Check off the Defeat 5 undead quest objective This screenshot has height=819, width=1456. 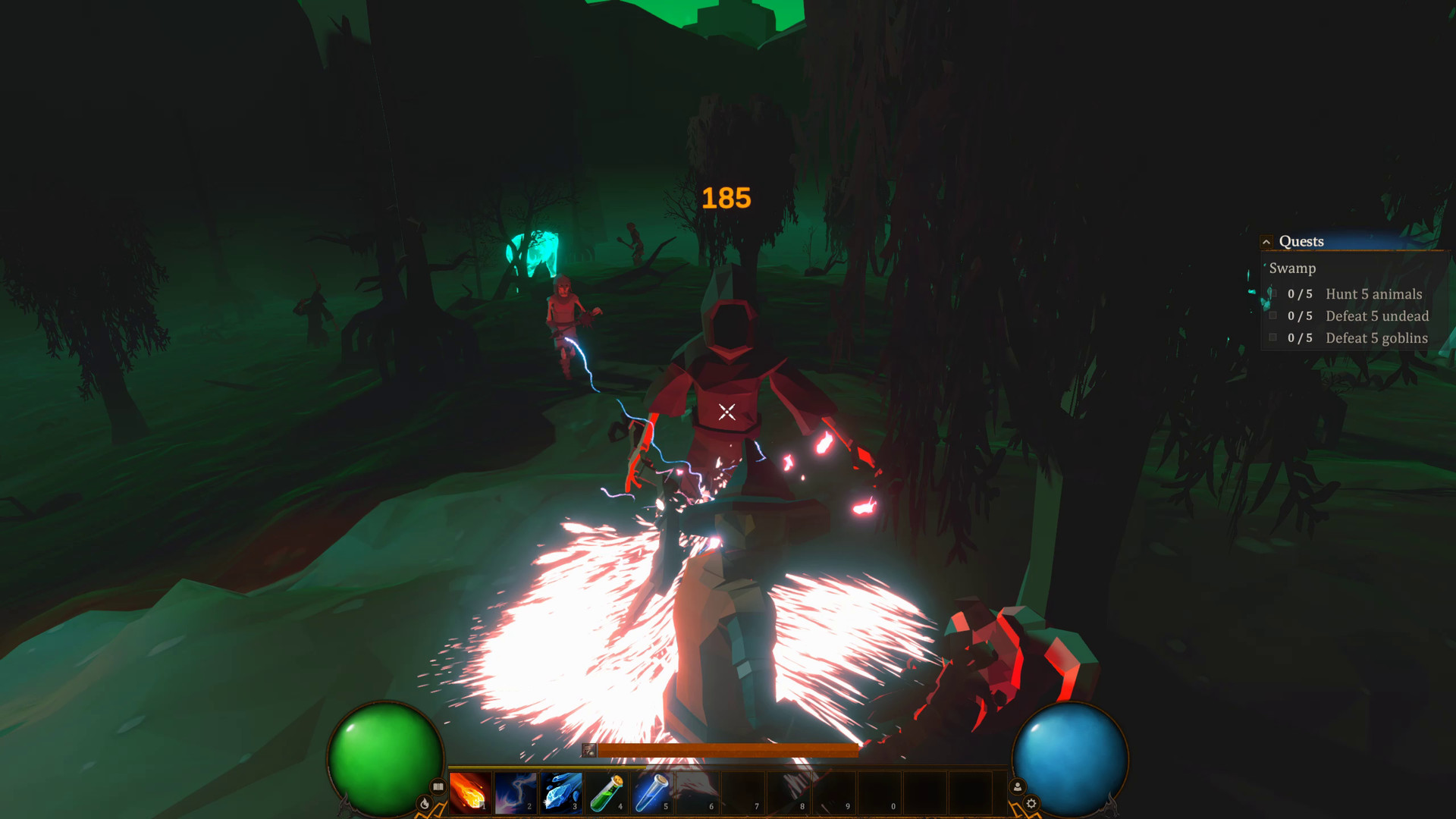(1272, 315)
